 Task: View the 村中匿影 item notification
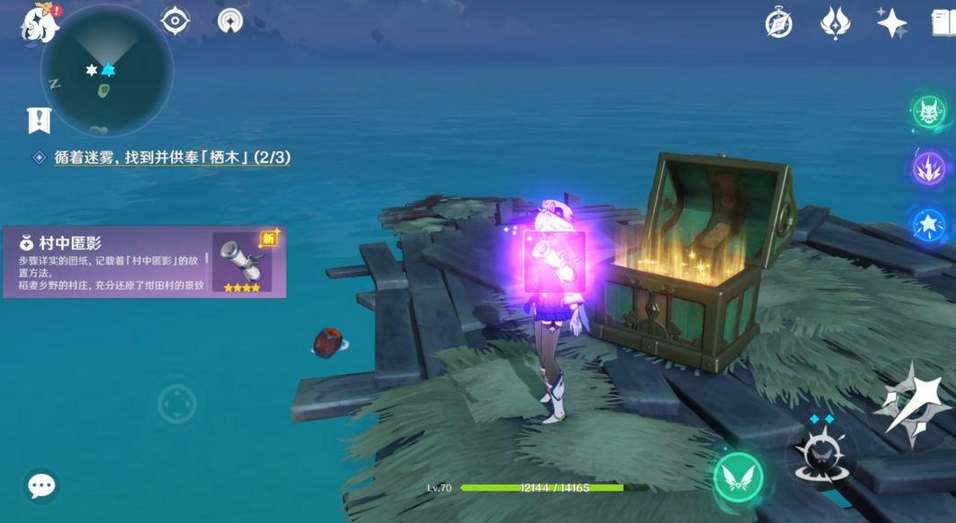click(144, 262)
